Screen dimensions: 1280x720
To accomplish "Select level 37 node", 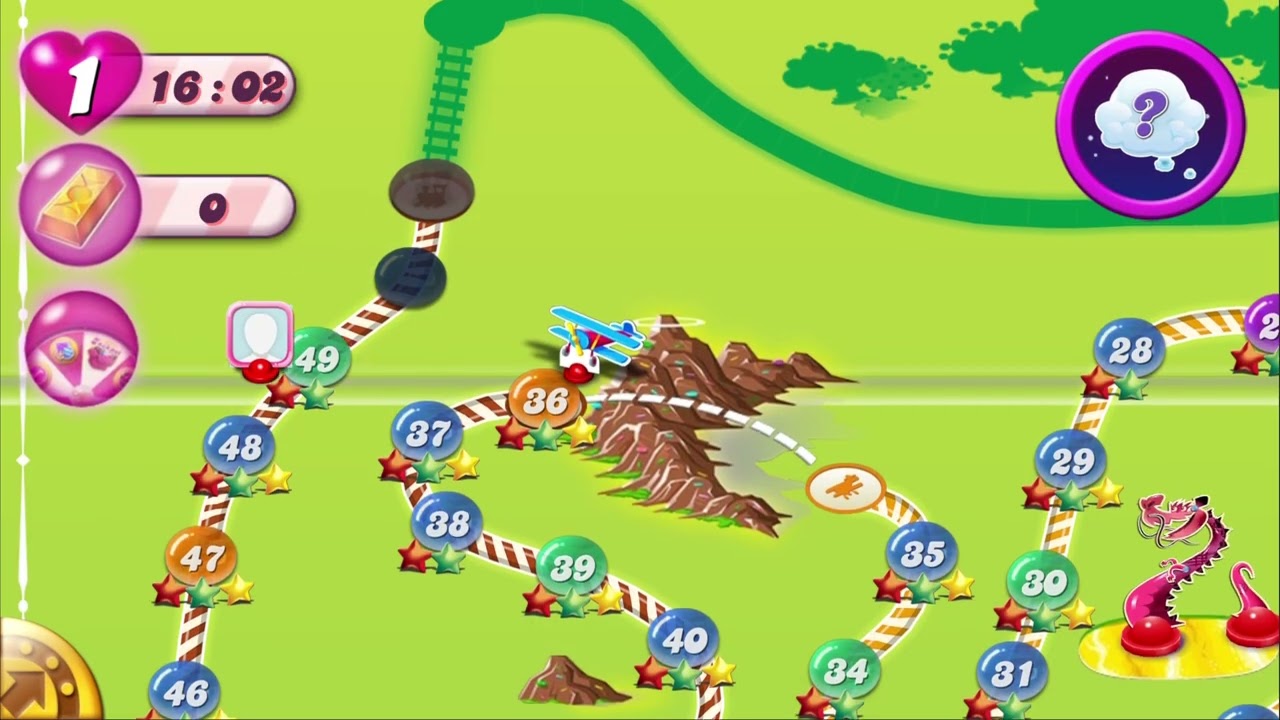I will pos(428,433).
